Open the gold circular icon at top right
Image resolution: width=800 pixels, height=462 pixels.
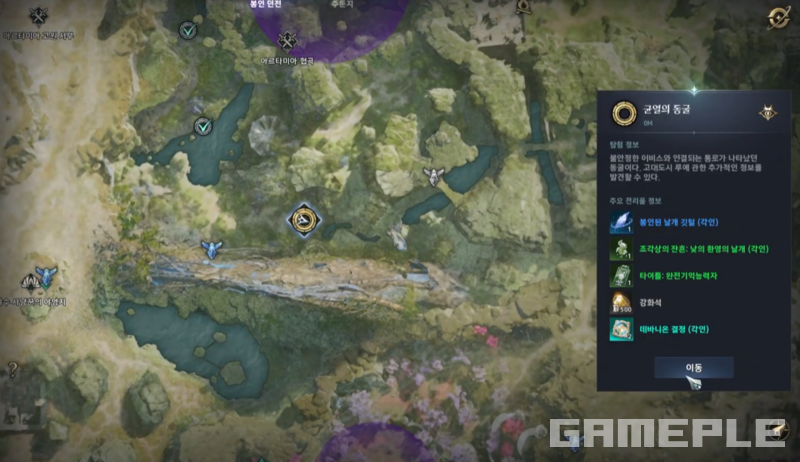click(x=777, y=17)
